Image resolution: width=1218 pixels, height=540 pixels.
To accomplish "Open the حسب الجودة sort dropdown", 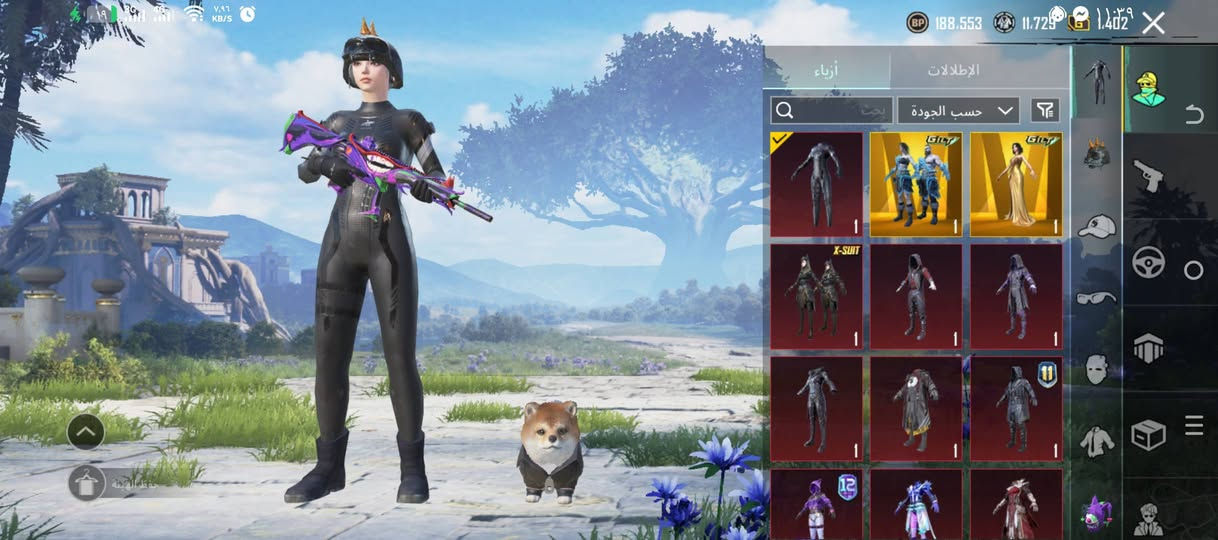I will tap(957, 110).
